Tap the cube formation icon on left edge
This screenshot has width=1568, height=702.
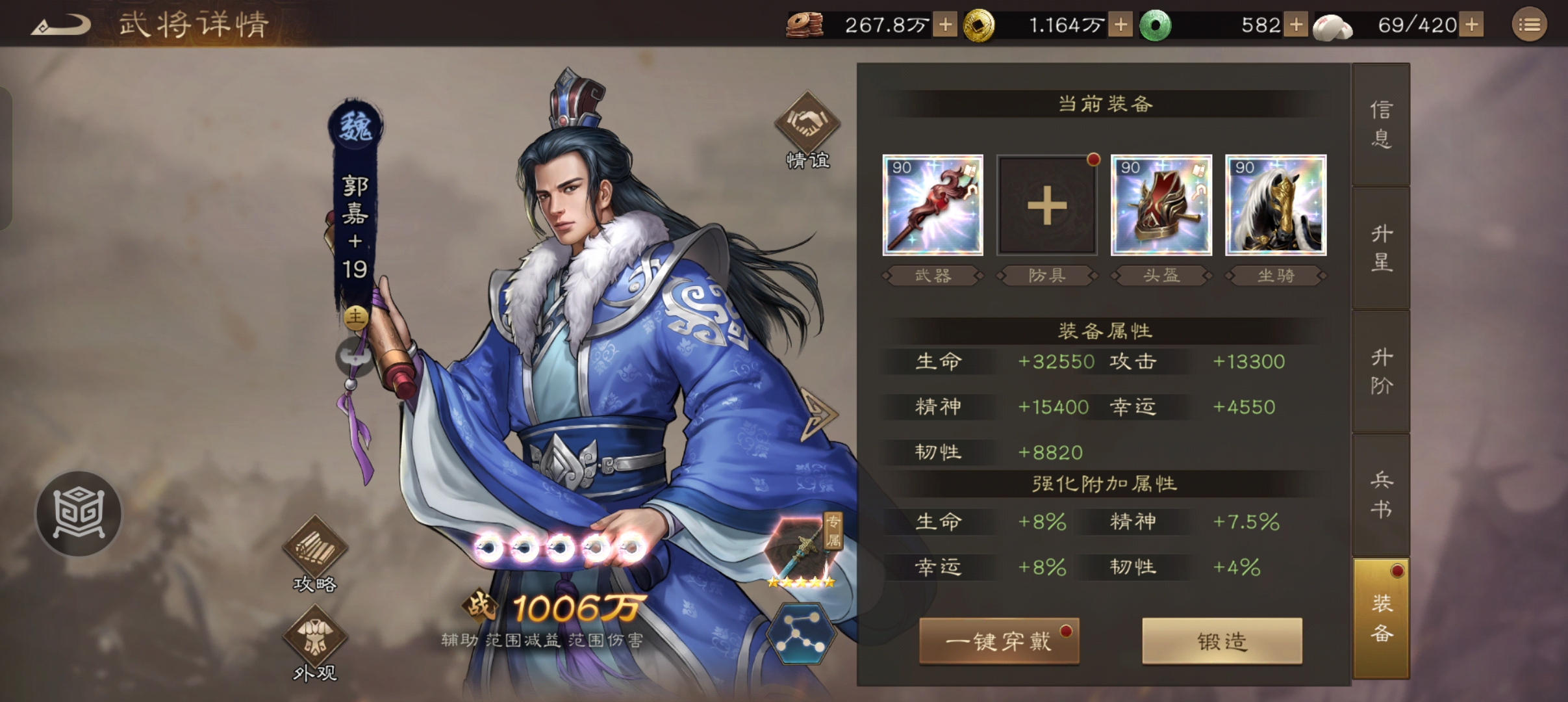(78, 513)
